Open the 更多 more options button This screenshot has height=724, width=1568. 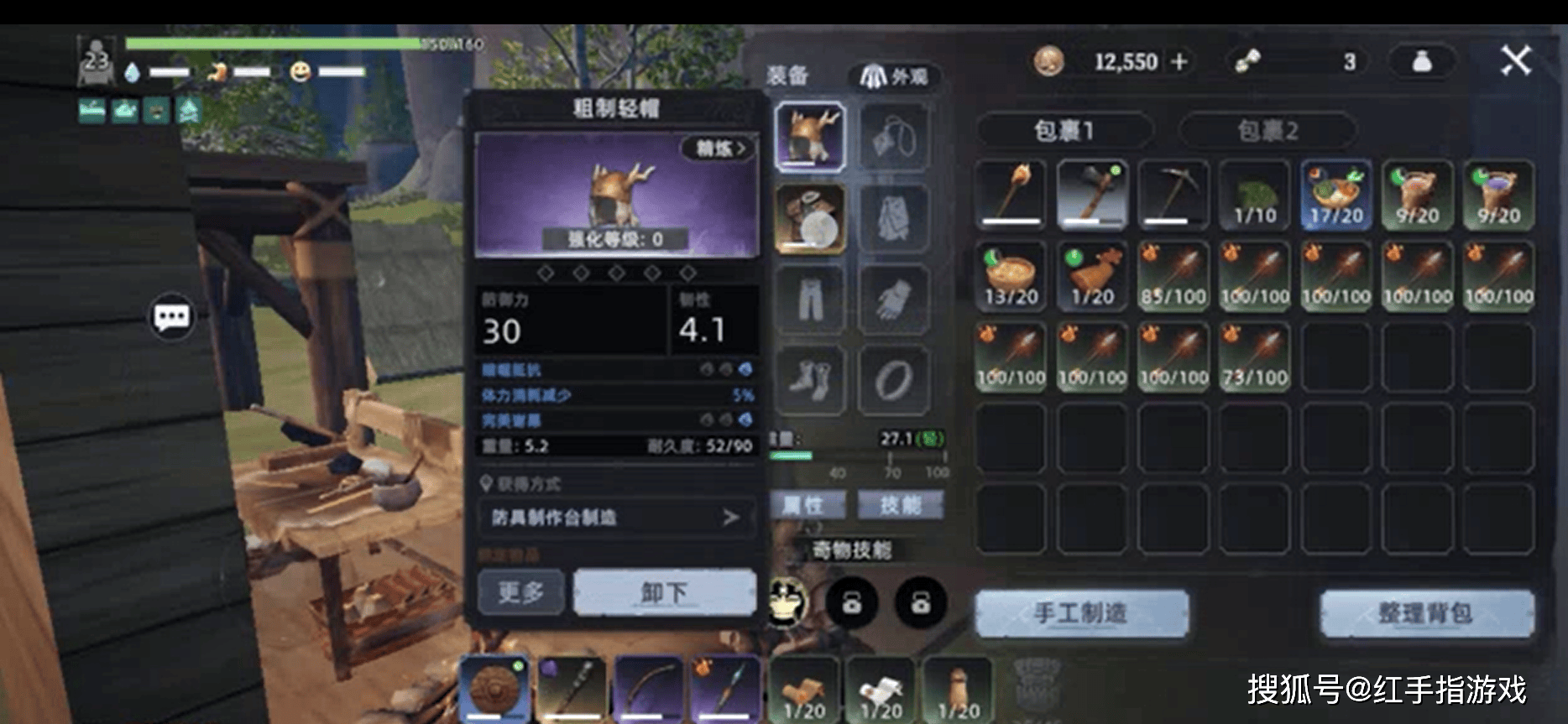pyautogui.click(x=520, y=592)
